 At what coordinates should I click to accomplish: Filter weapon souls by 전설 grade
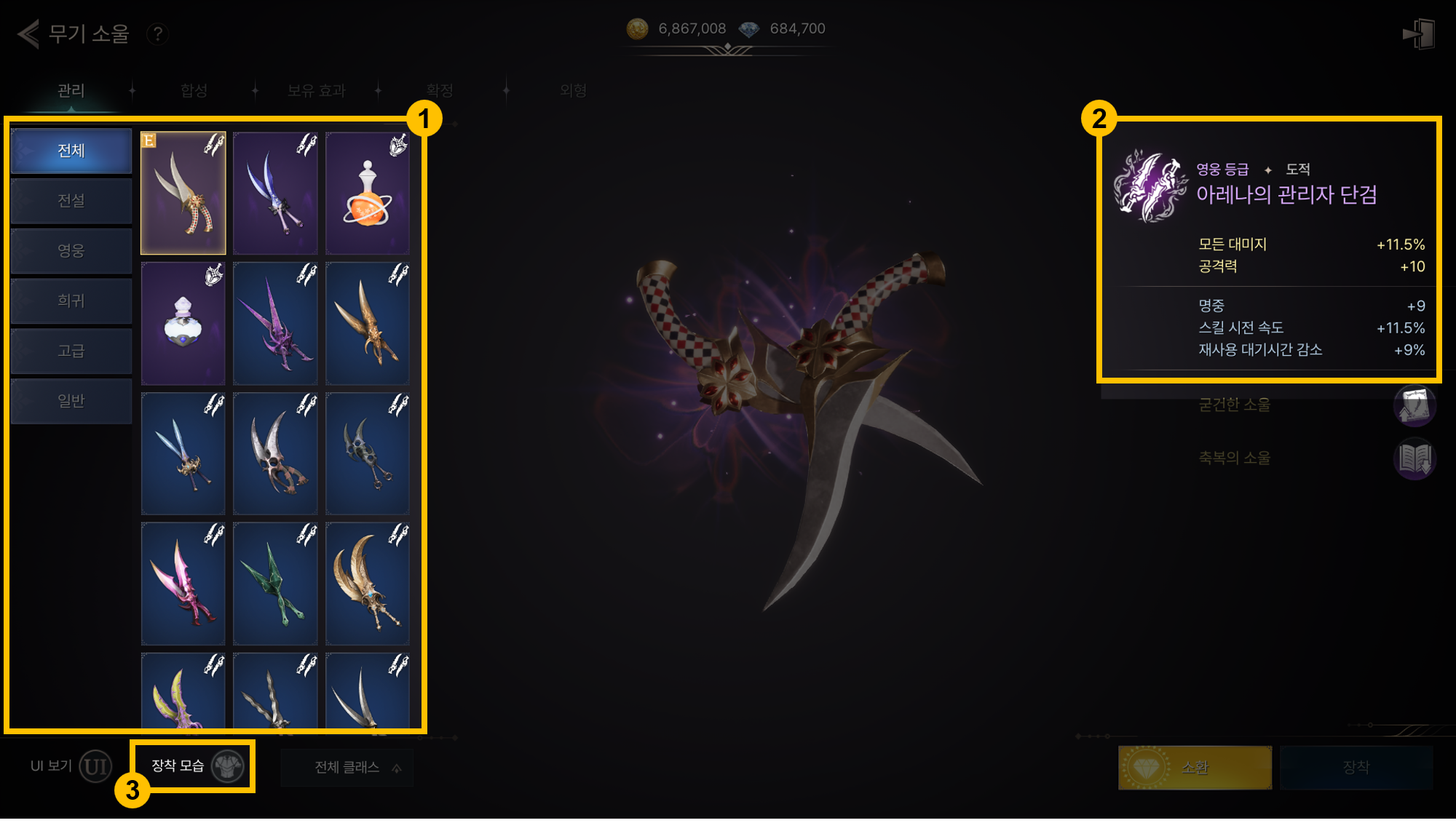pos(71,201)
